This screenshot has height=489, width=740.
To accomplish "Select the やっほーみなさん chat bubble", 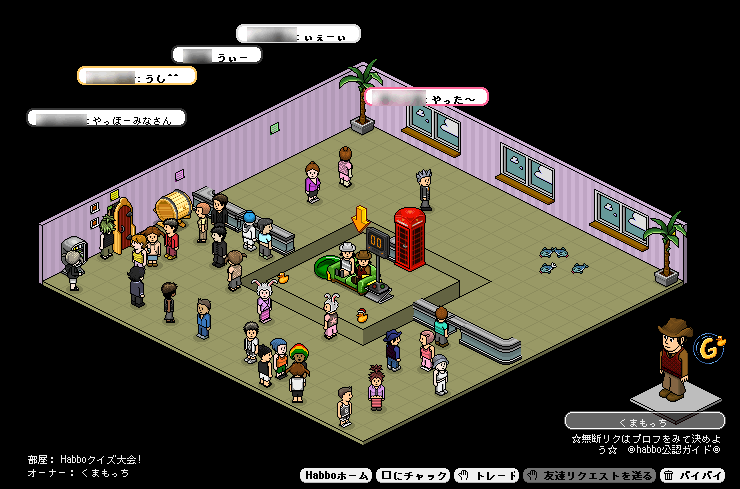I will coord(106,118).
